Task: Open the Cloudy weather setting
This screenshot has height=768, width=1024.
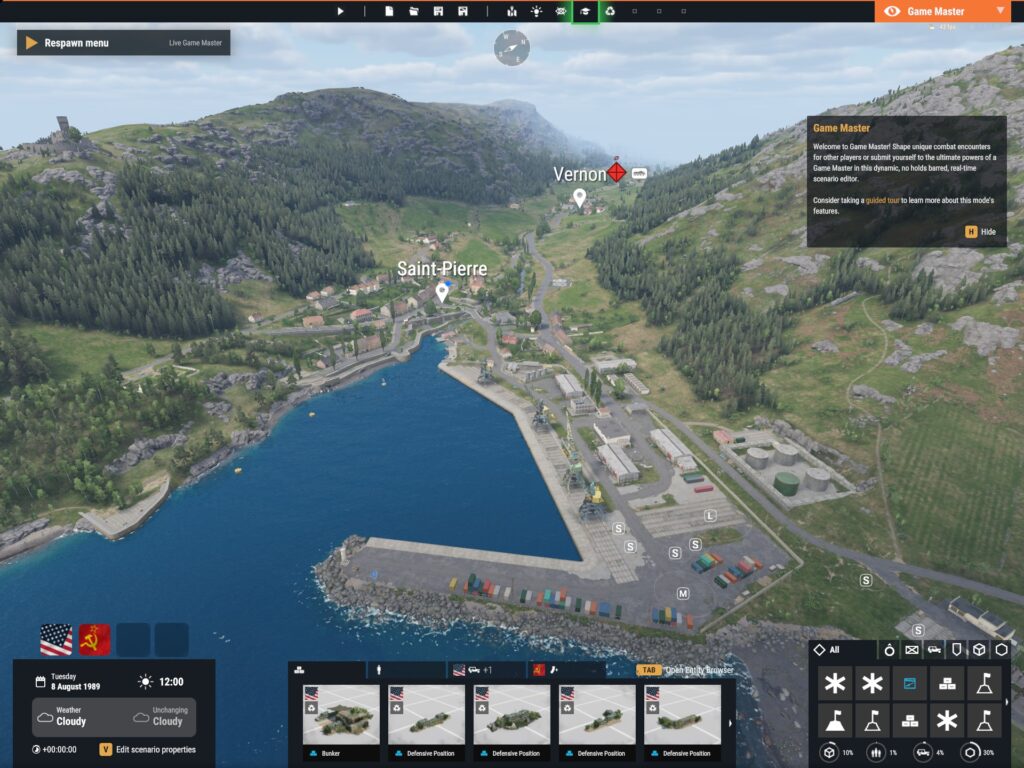Action: (70, 717)
